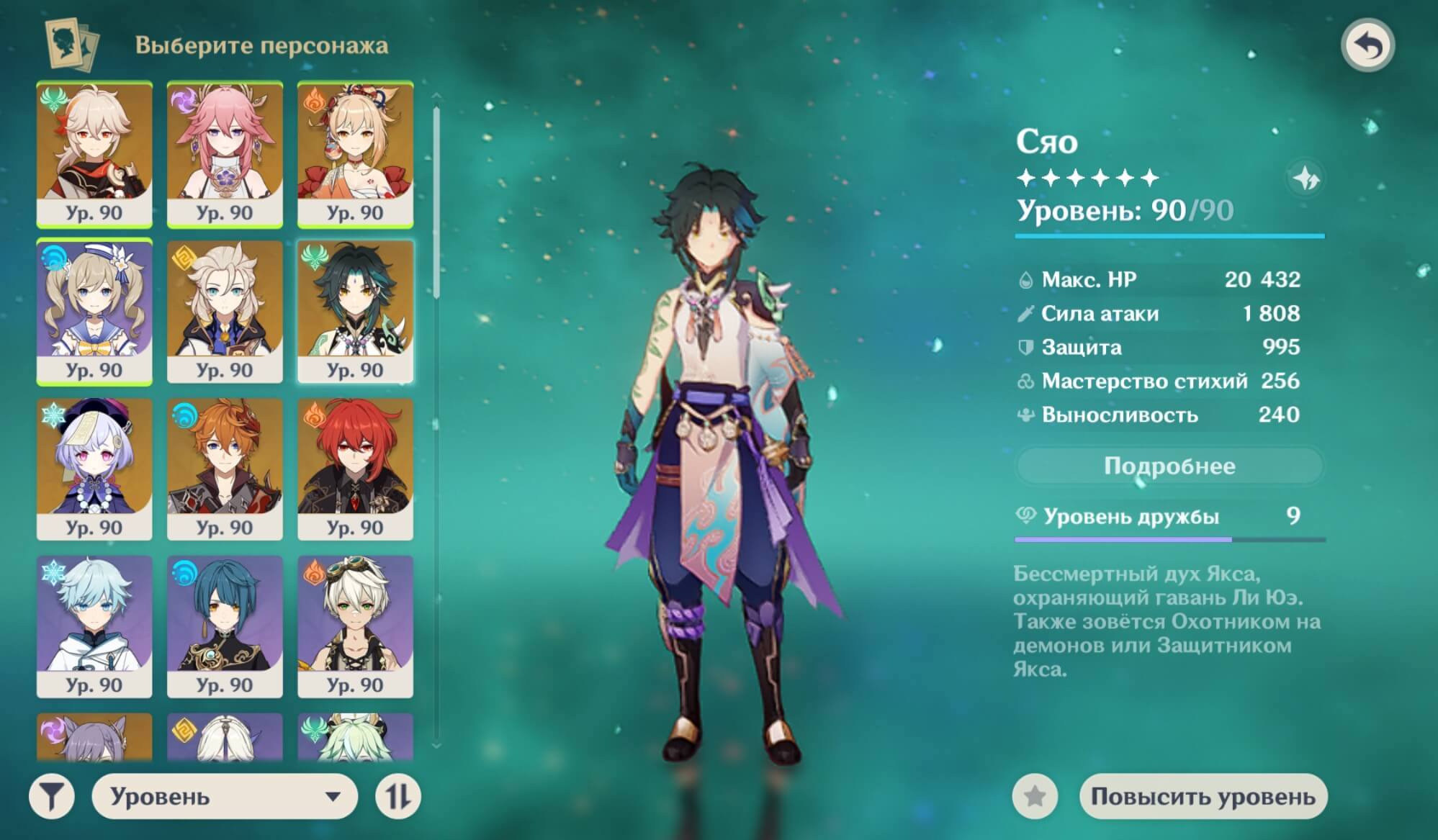This screenshot has height=840, width=1438.
Task: Choose Qiqi's character card
Action: [x=94, y=469]
